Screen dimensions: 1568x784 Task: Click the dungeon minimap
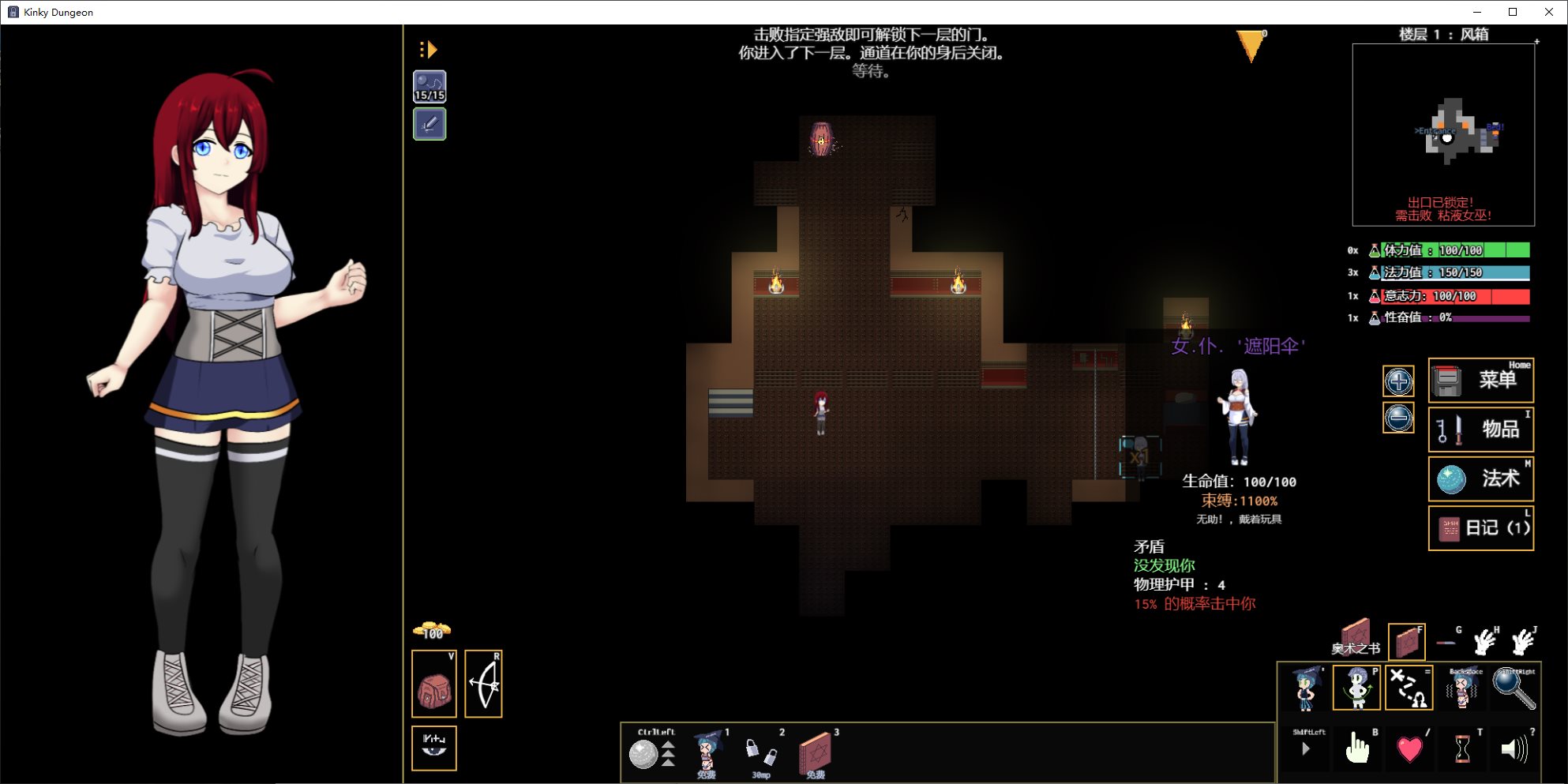(1443, 134)
